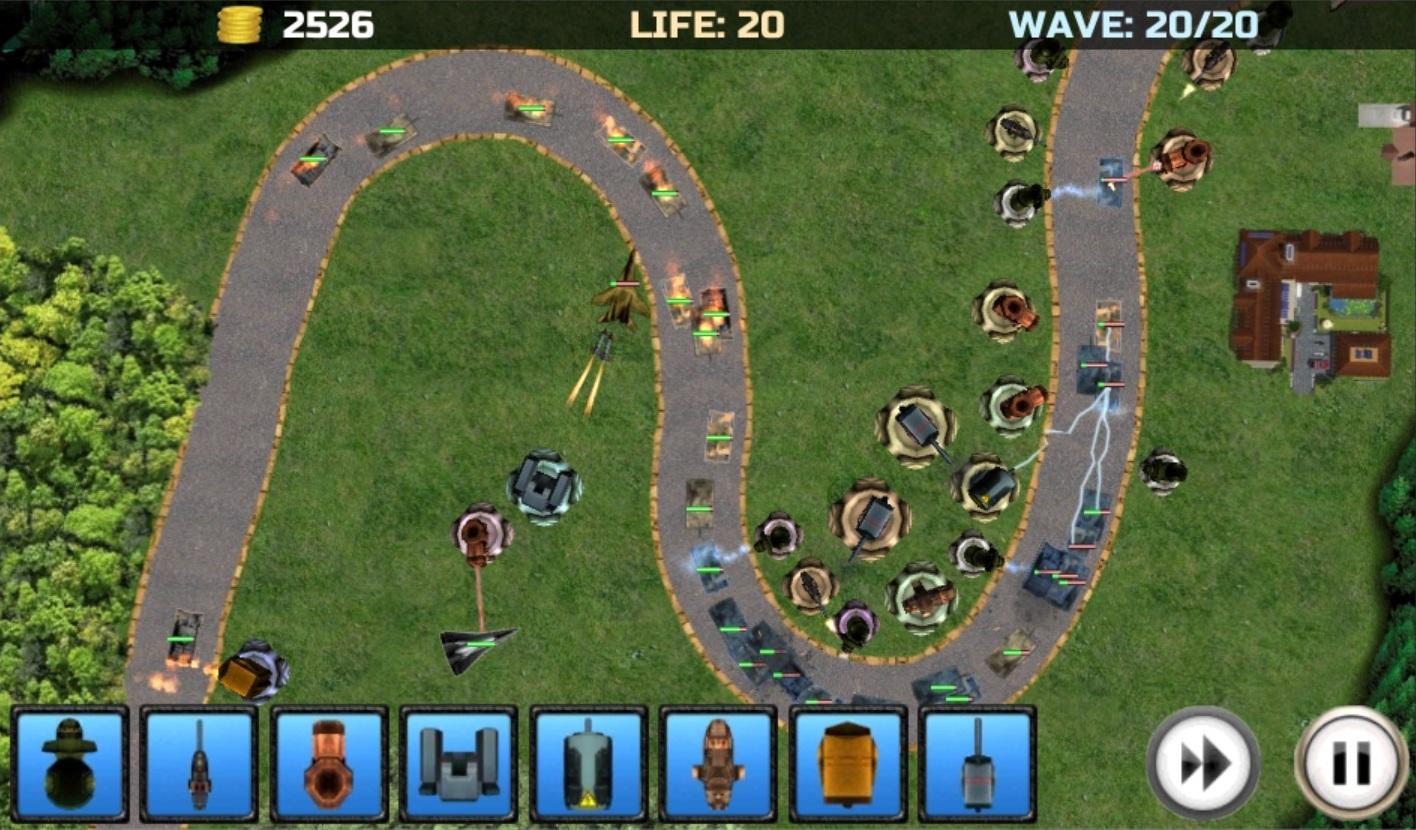Select the missile silo tower with hazard symbol

click(590, 765)
